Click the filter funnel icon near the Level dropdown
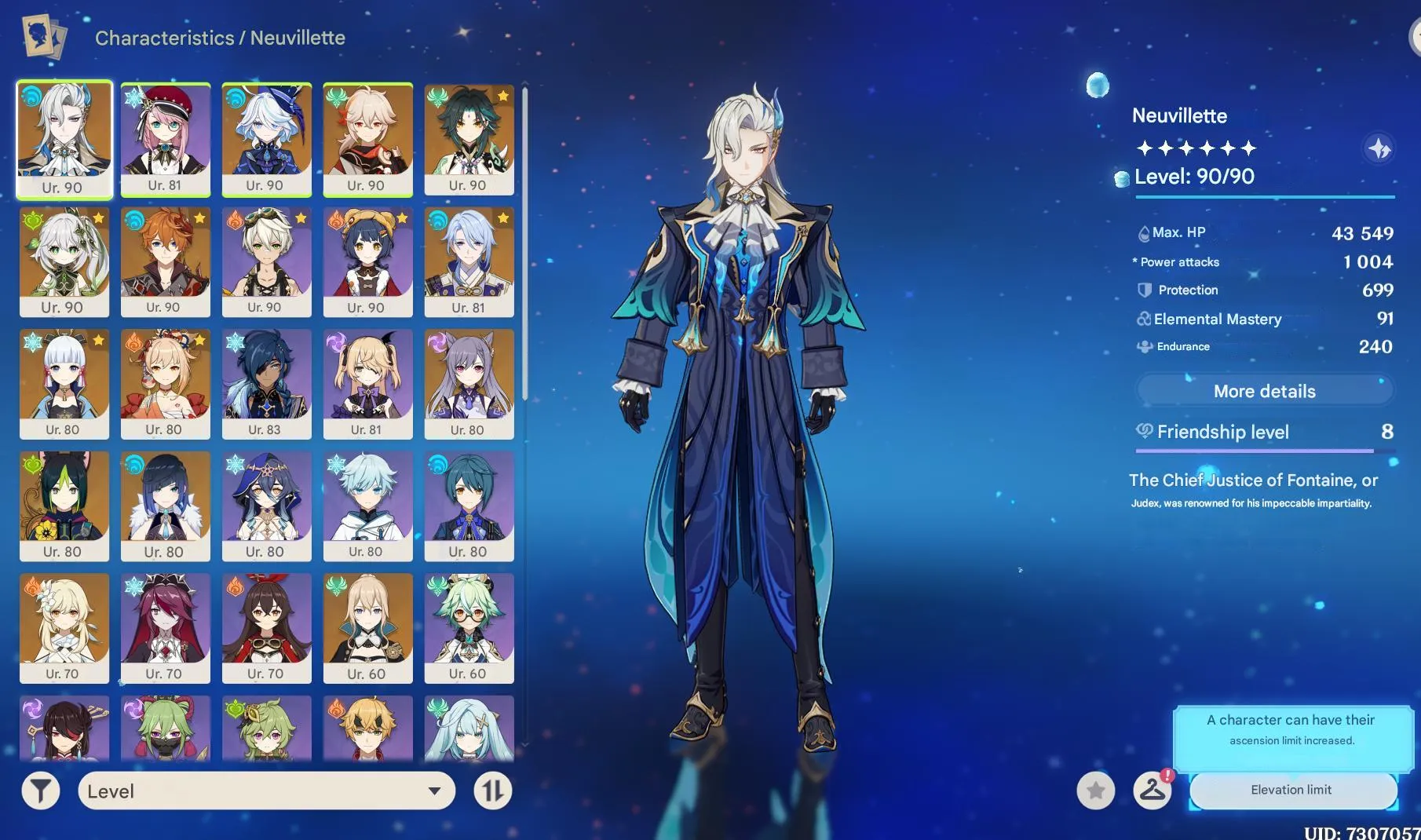The height and width of the screenshot is (840, 1421). point(41,791)
